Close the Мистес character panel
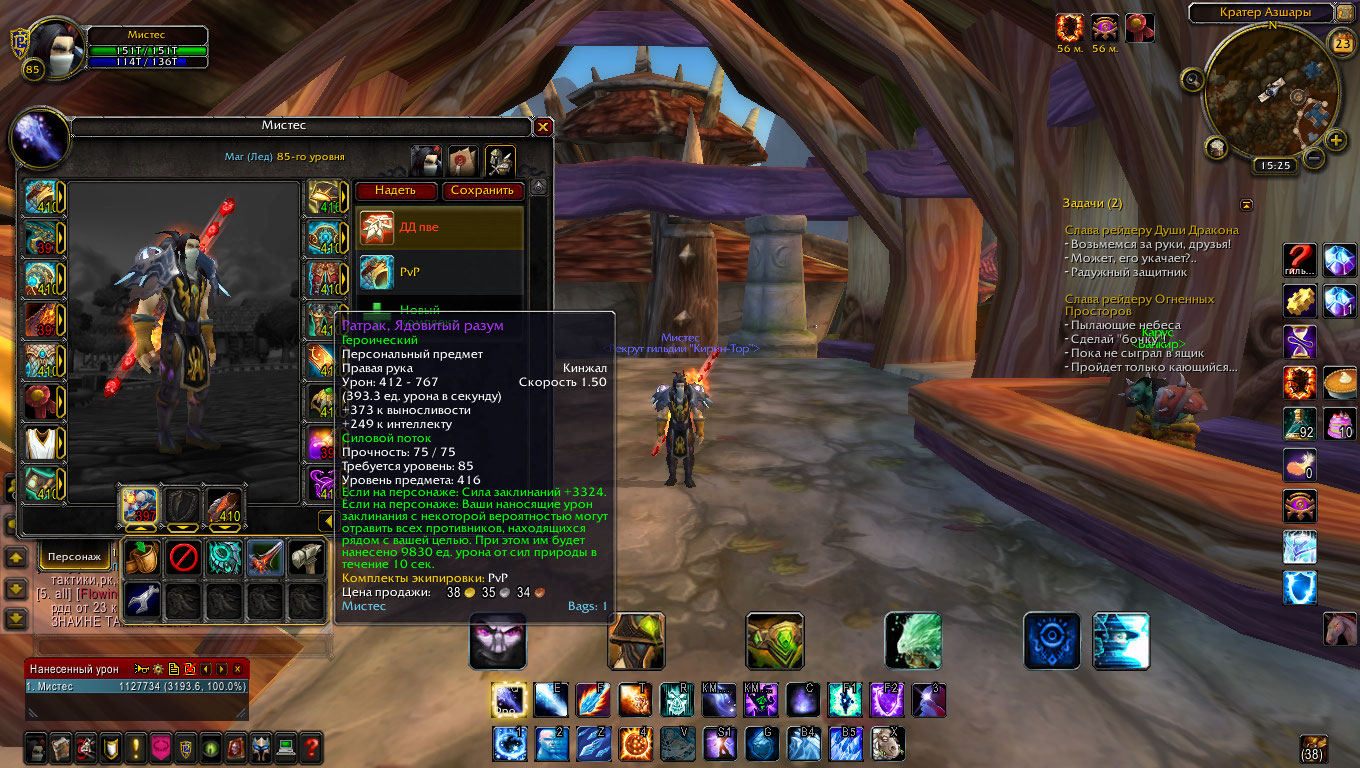Image resolution: width=1360 pixels, height=768 pixels. [x=543, y=127]
